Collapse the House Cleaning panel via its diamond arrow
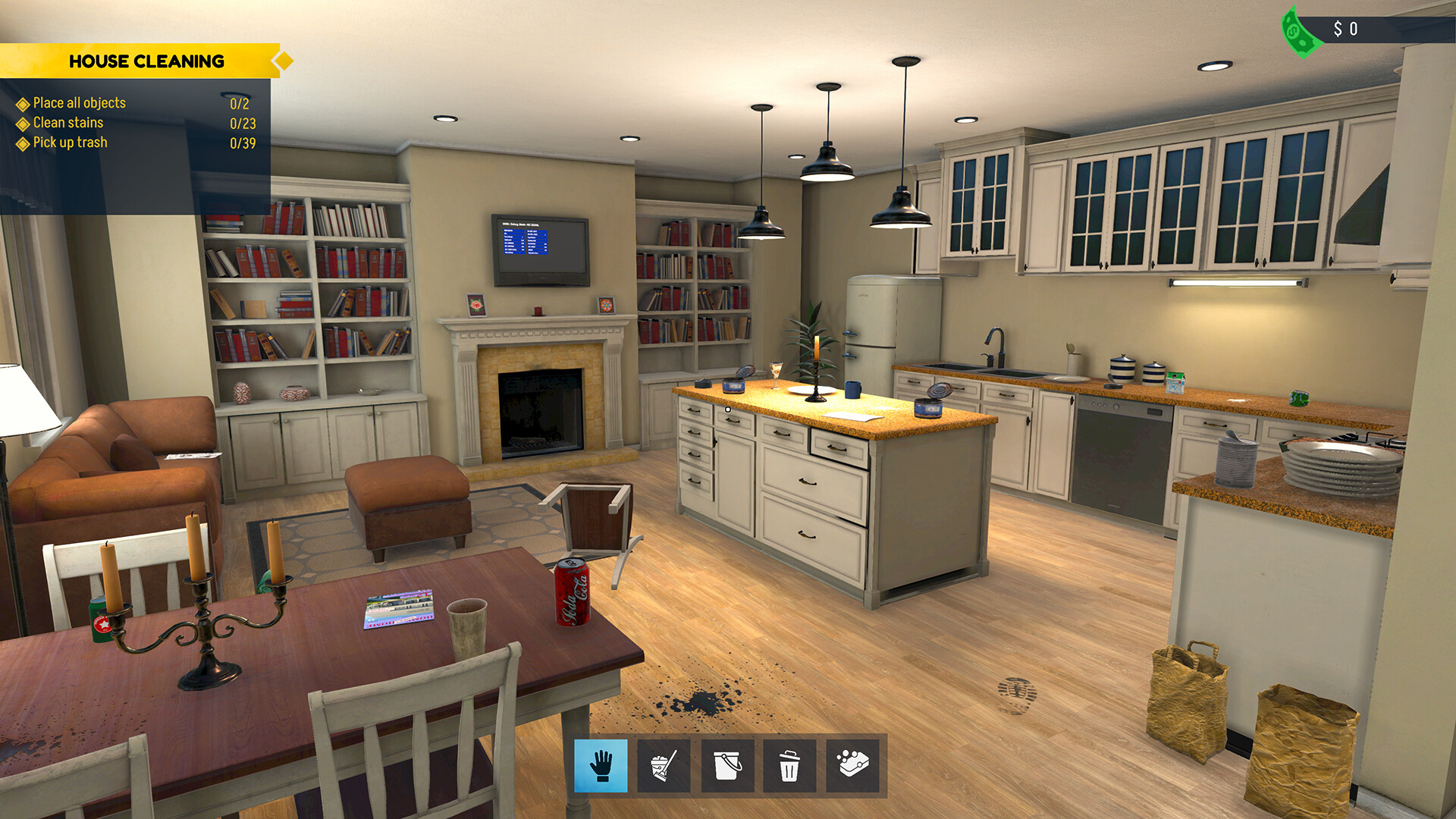The width and height of the screenshot is (1456, 819). [282, 61]
